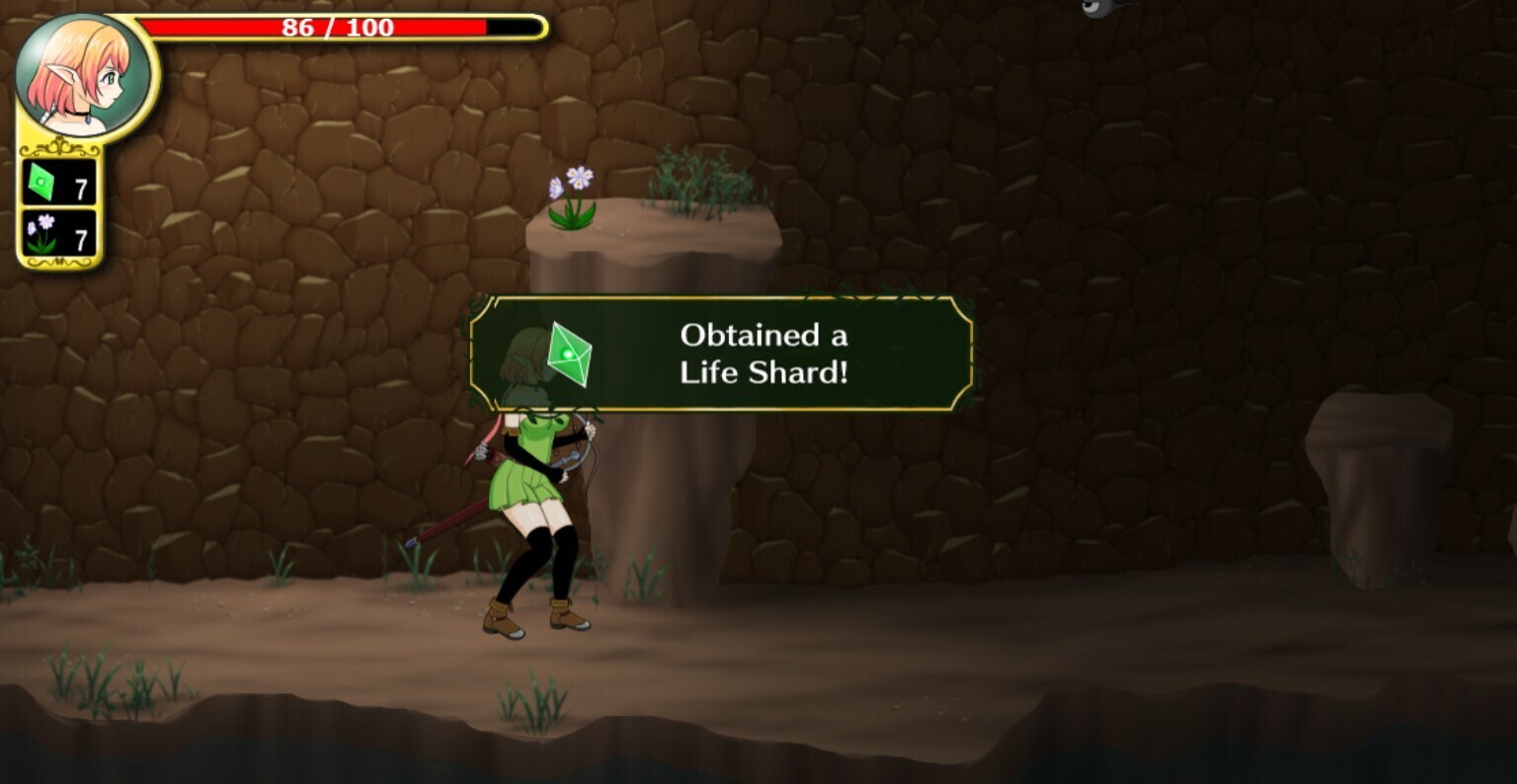
Task: Click the gray enemy at top right corner
Action: click(x=1096, y=10)
